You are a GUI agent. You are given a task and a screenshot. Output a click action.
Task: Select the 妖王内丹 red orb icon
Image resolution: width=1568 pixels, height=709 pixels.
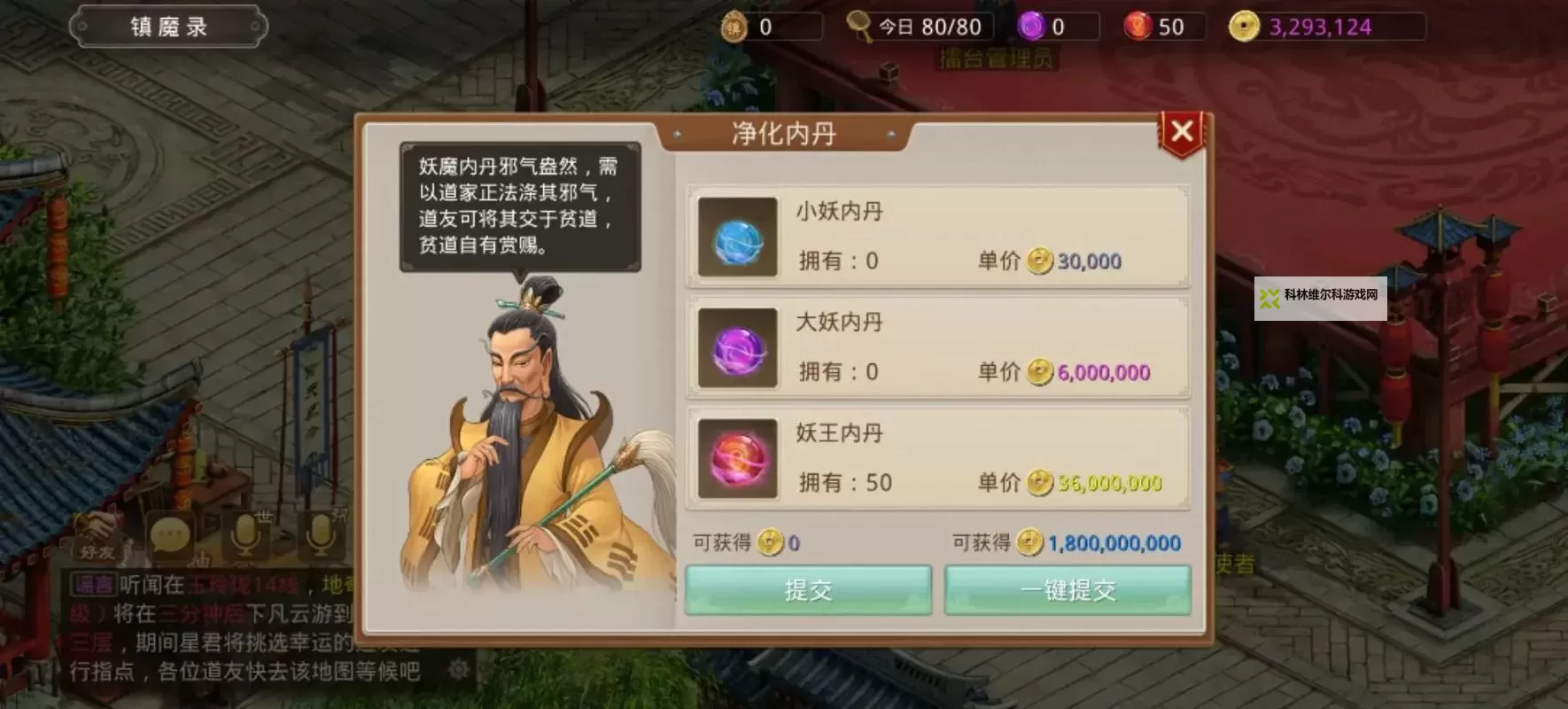click(737, 459)
